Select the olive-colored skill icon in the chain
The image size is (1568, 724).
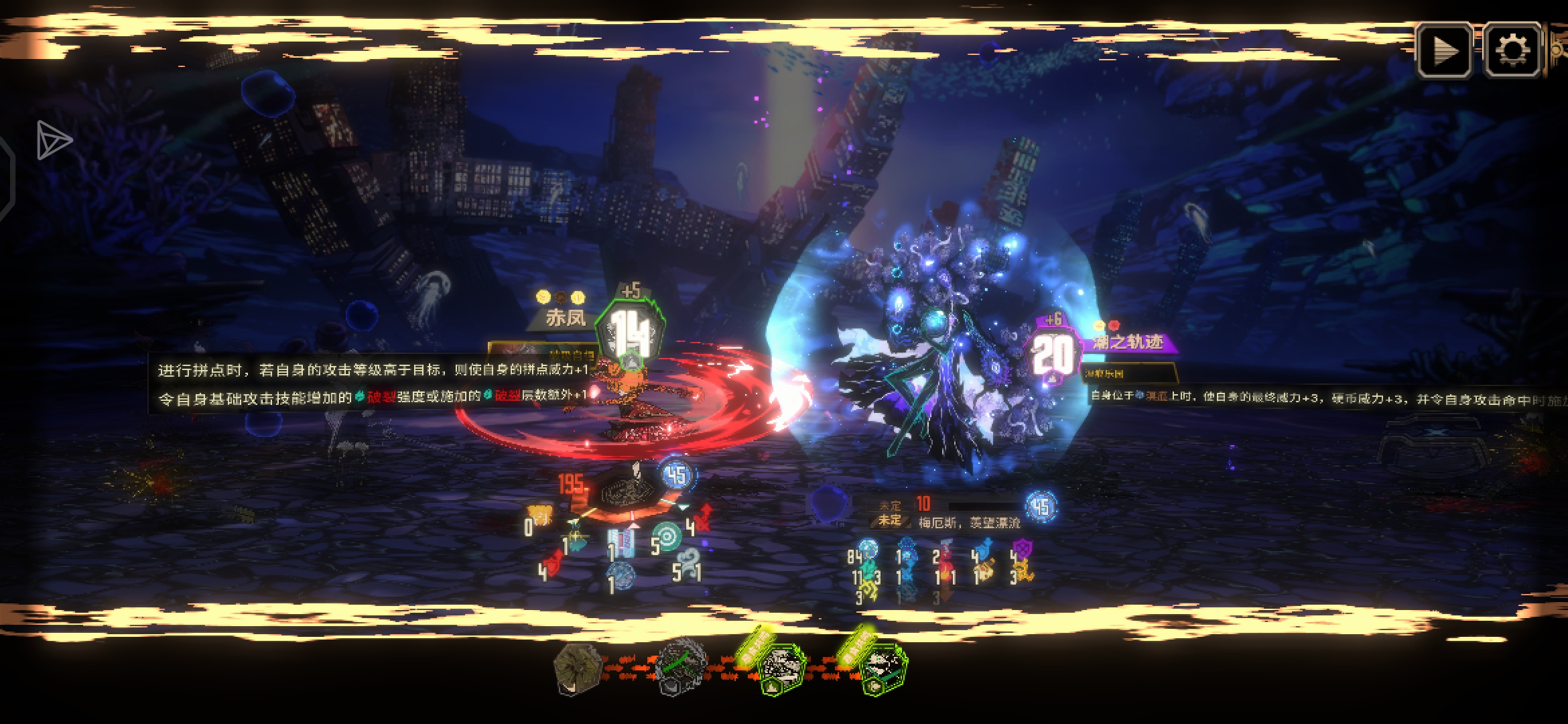pyautogui.click(x=577, y=668)
